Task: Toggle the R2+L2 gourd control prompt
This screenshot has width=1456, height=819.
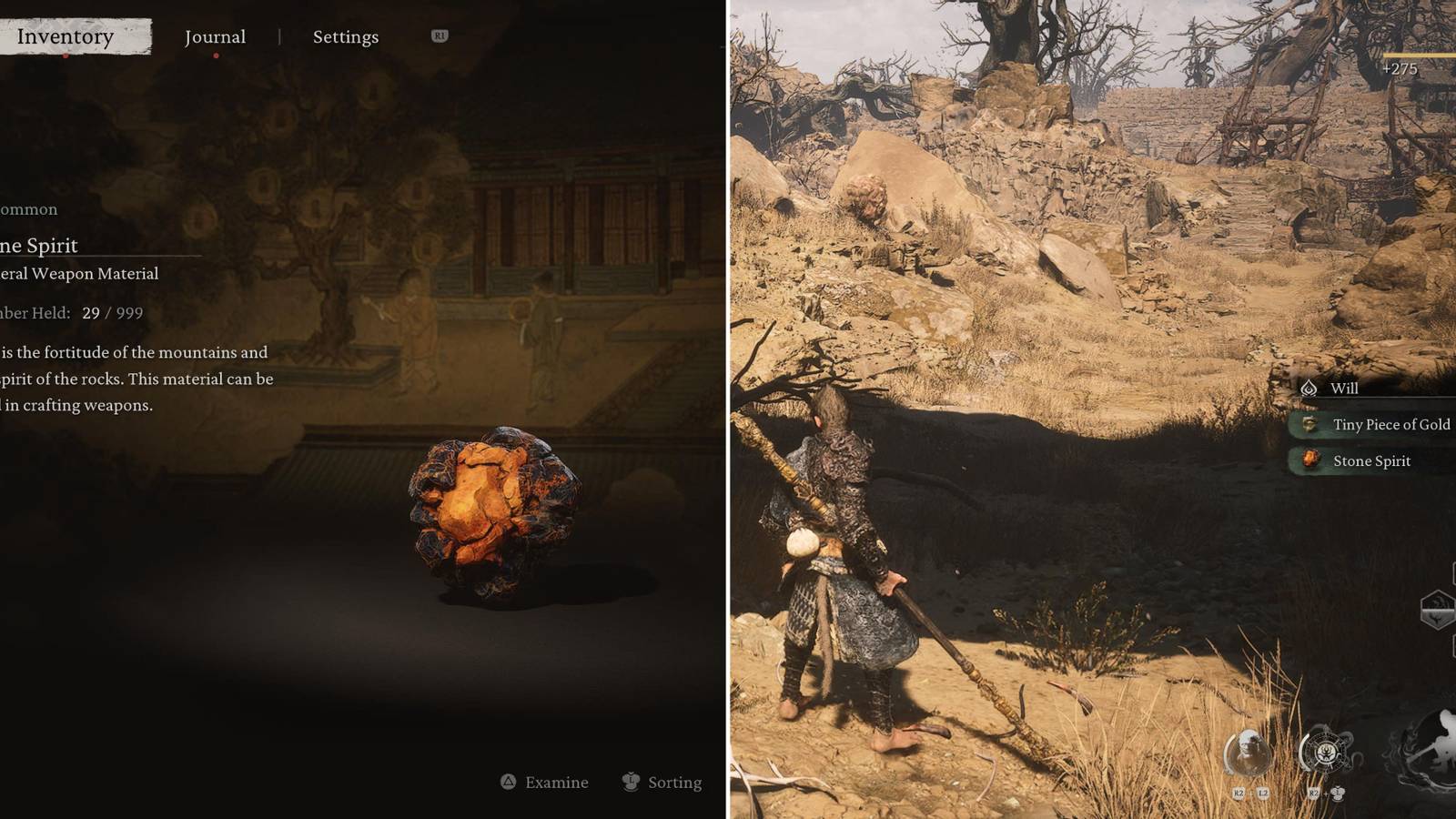Action: (x=1250, y=792)
